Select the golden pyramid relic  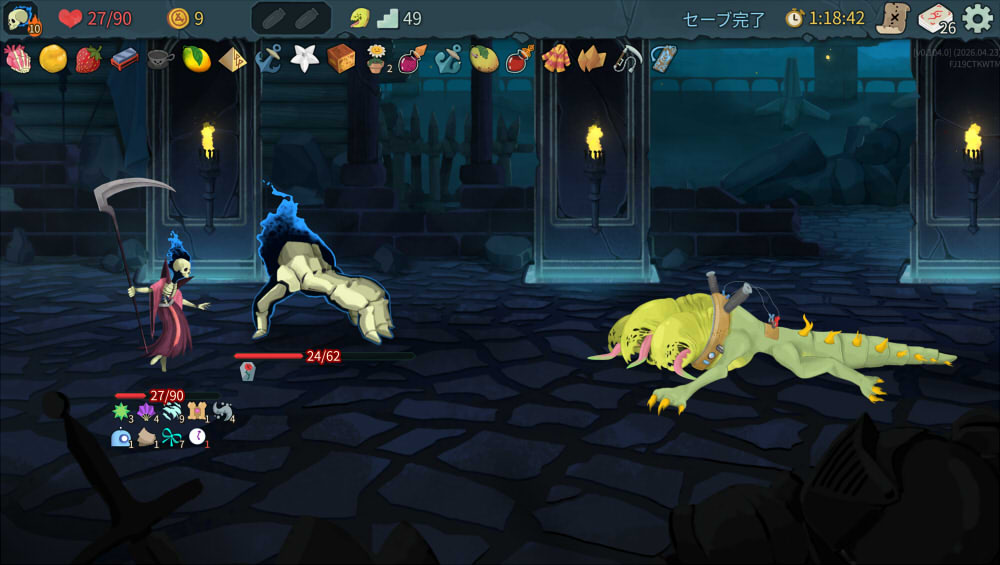233,59
